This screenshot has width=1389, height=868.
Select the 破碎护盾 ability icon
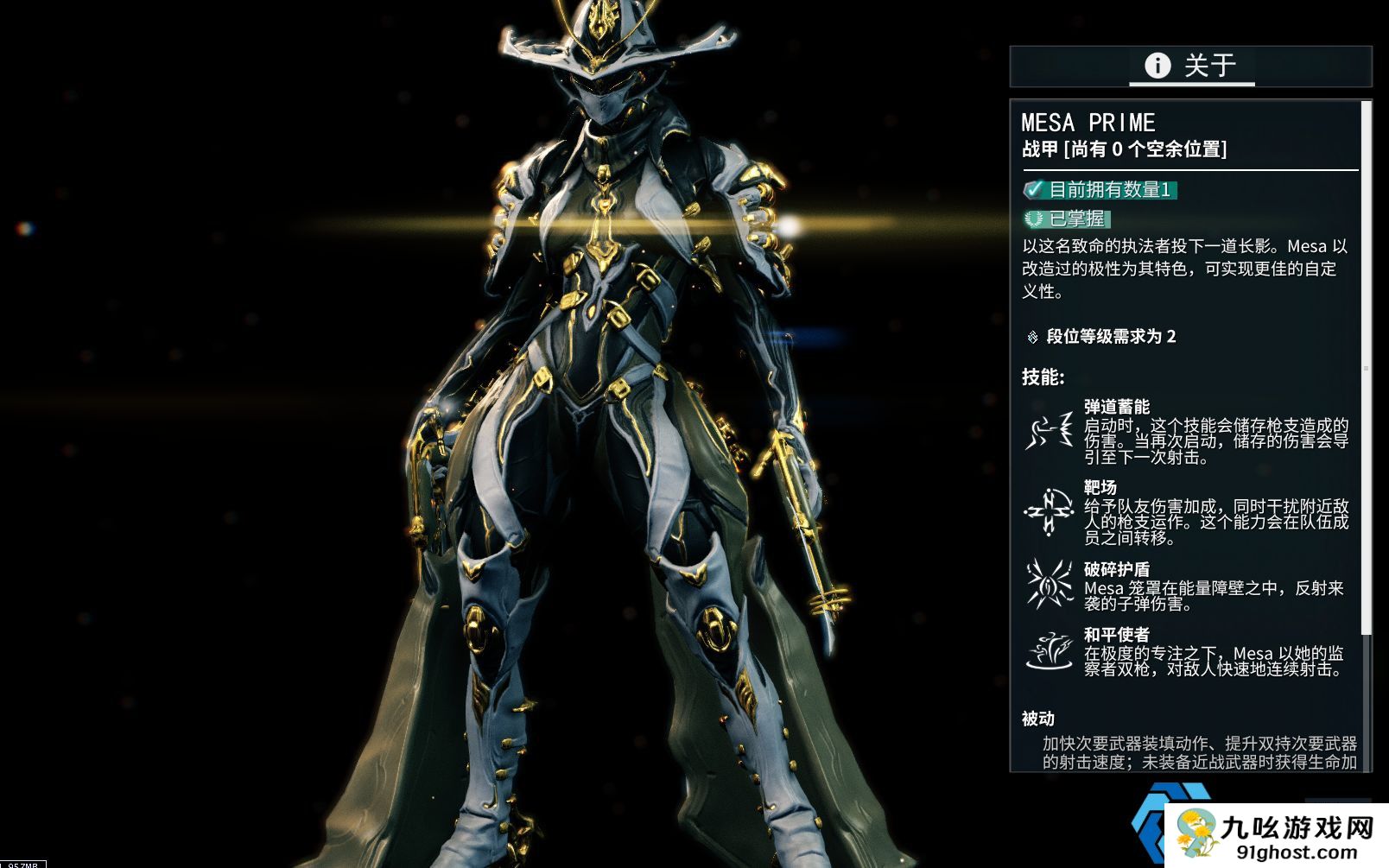[1049, 583]
